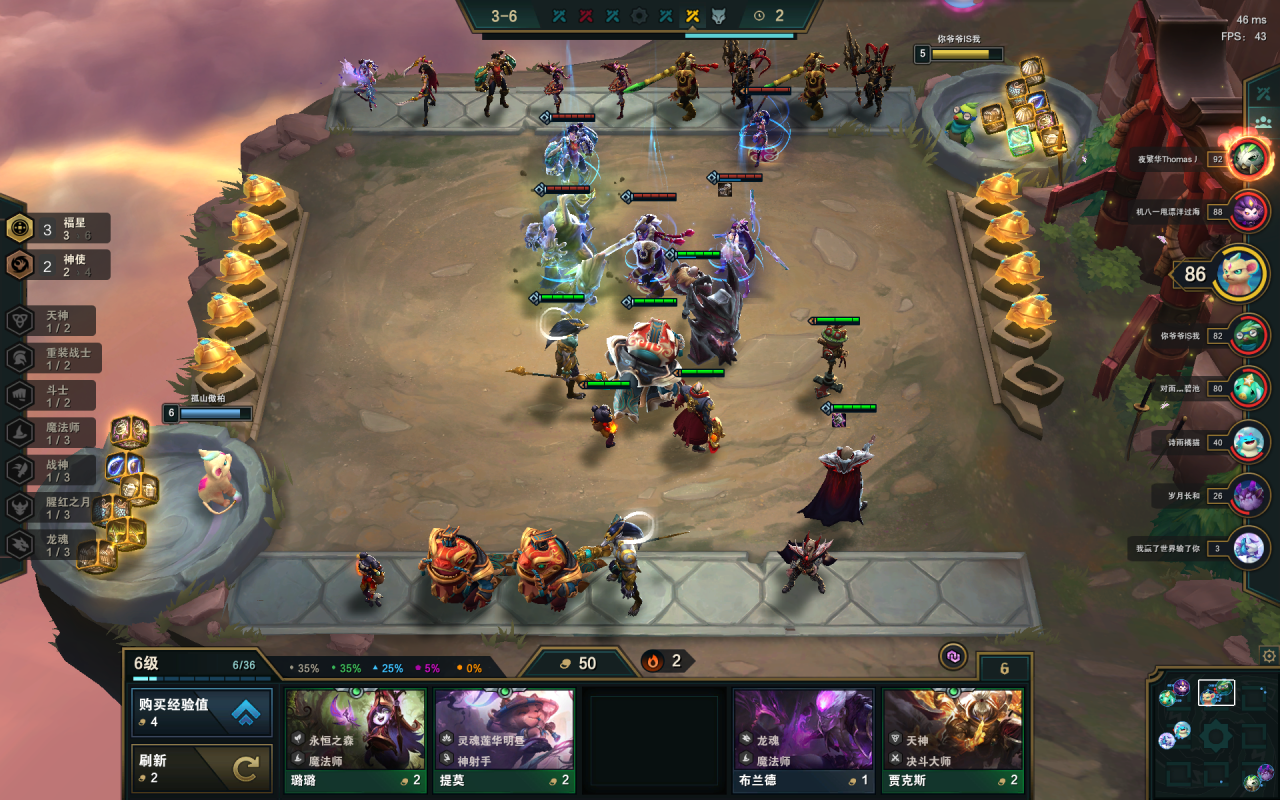Viewport: 1280px width, 800px height.
Task: Visit player 岁月长和's board
Action: (1248, 495)
